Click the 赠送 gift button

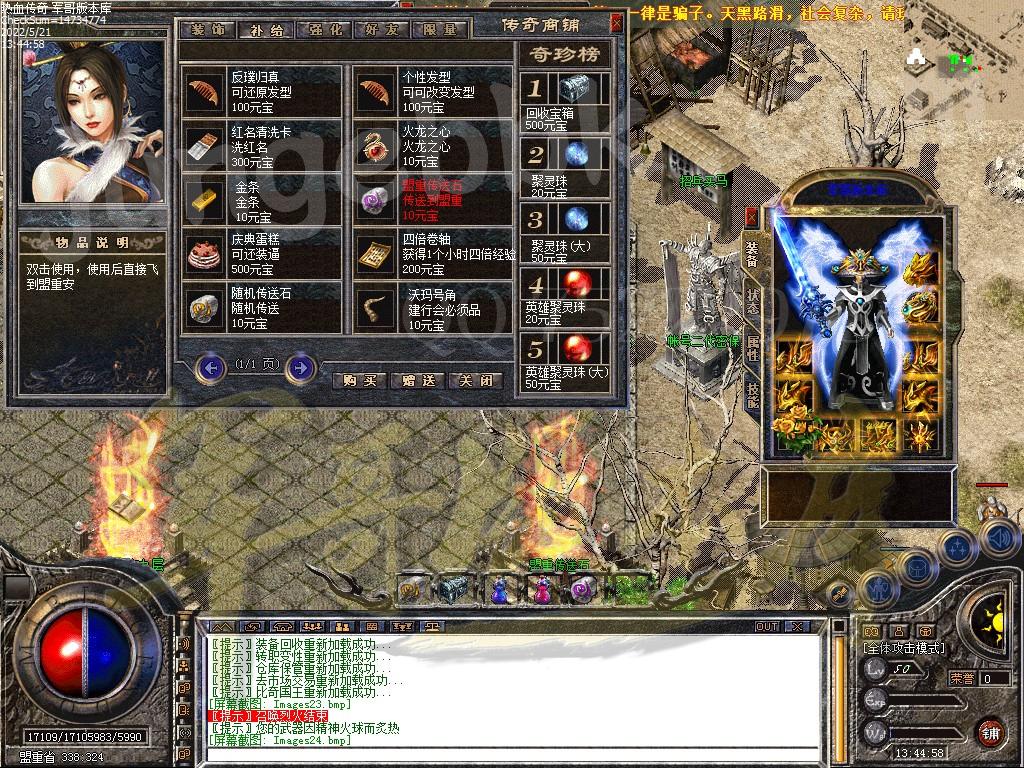coord(418,380)
